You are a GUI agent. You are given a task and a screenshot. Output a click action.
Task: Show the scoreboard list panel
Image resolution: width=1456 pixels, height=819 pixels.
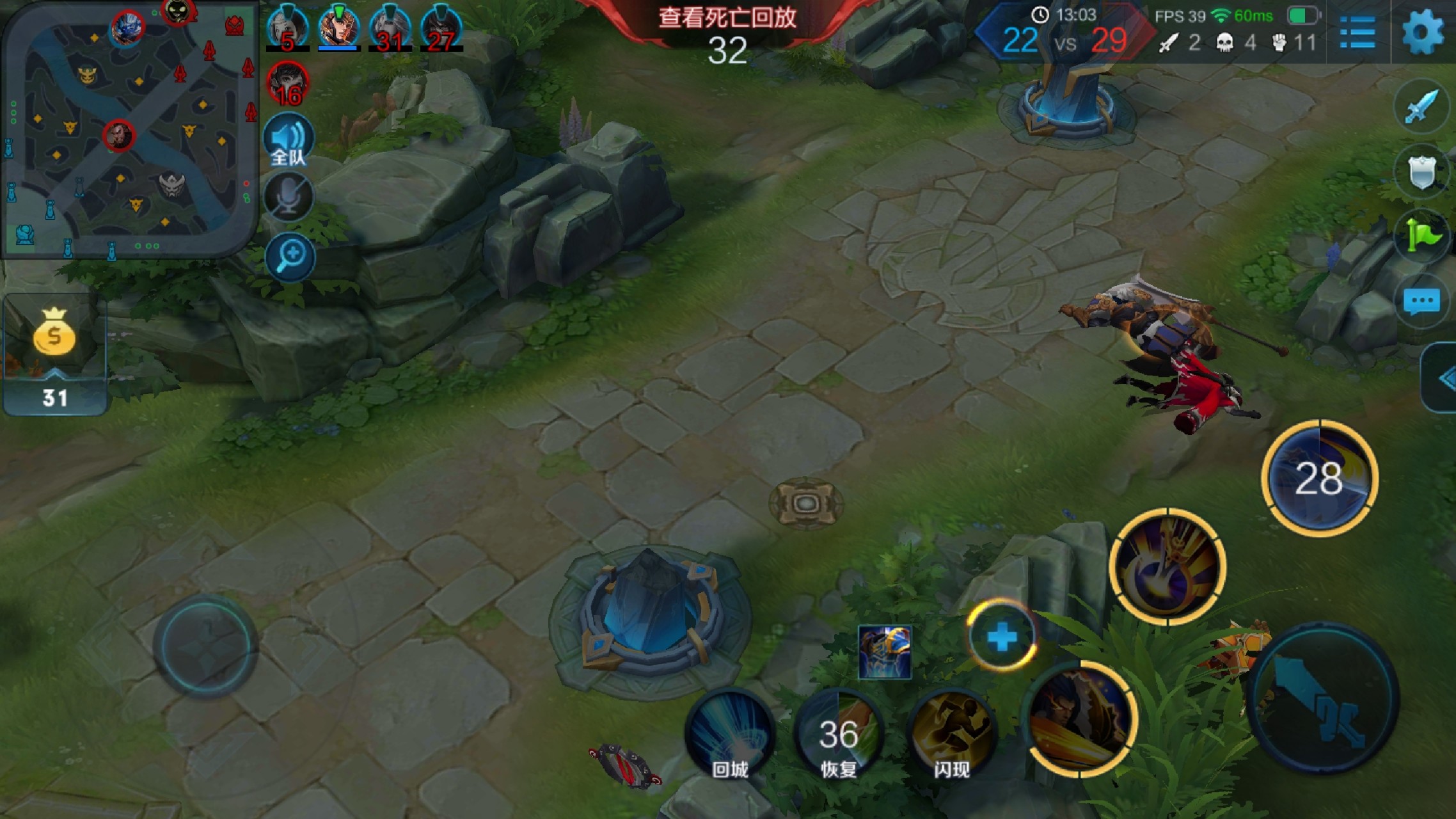(x=1357, y=32)
